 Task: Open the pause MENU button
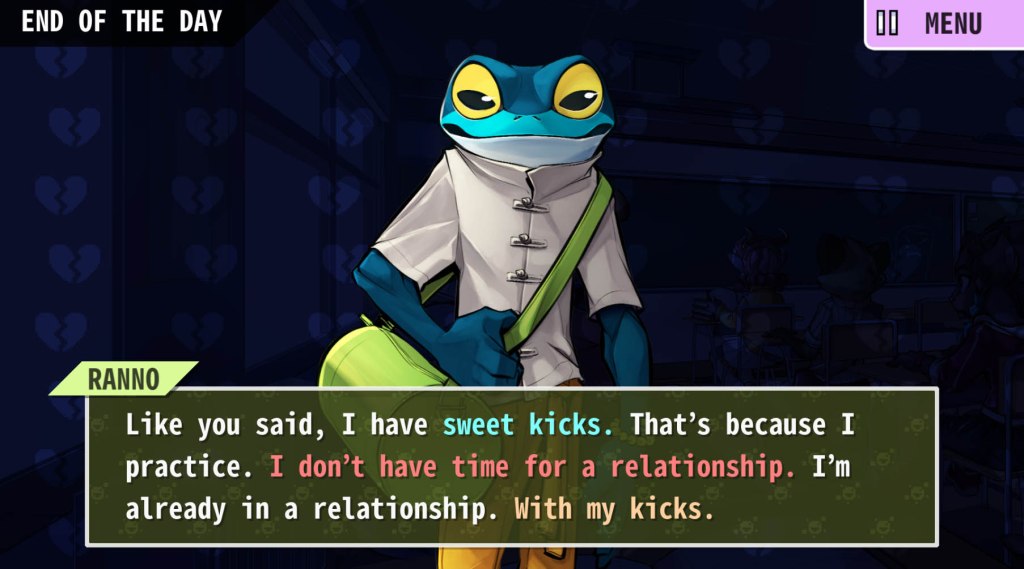[x=943, y=23]
